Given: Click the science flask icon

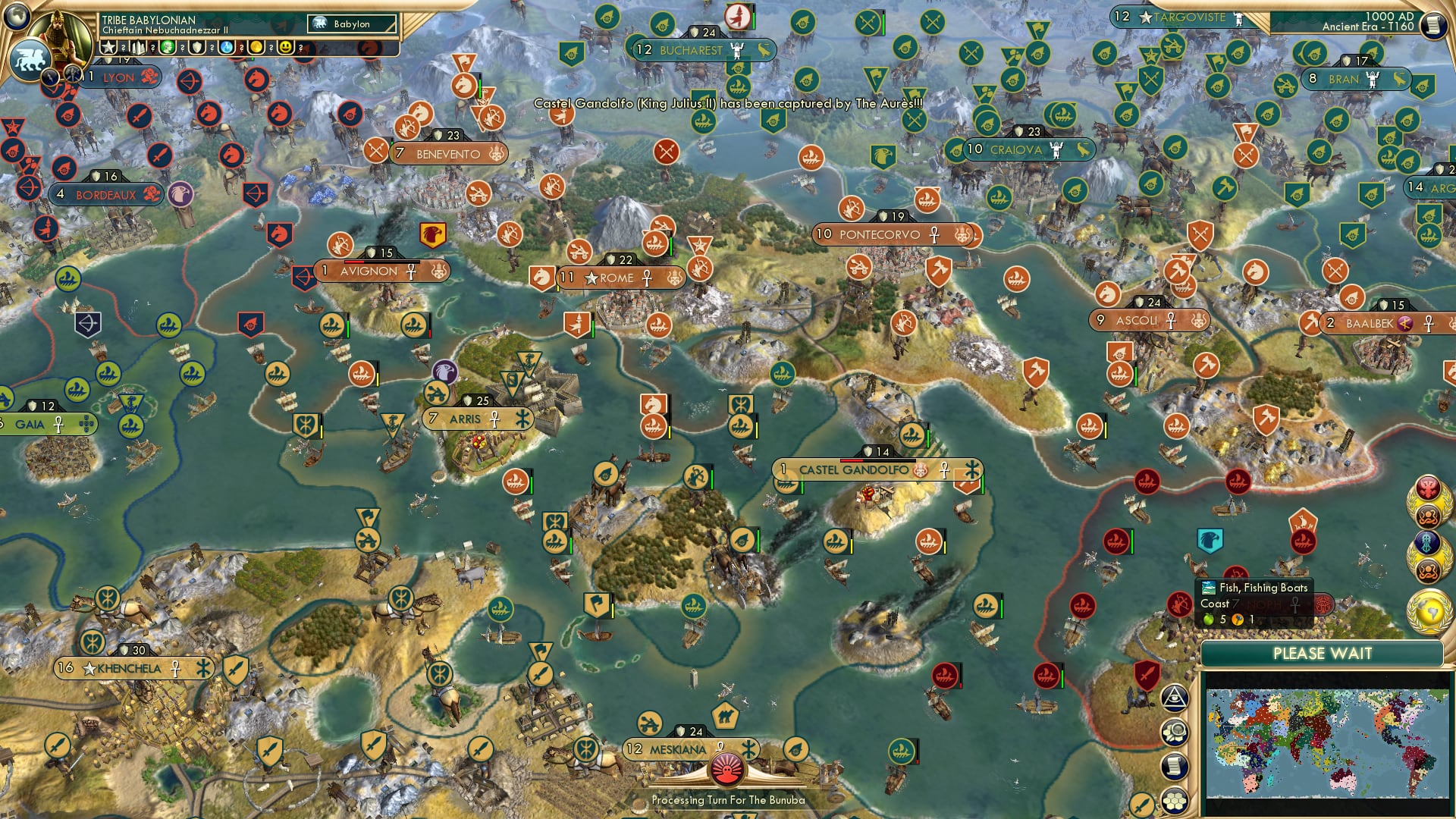Looking at the screenshot, I should (226, 47).
